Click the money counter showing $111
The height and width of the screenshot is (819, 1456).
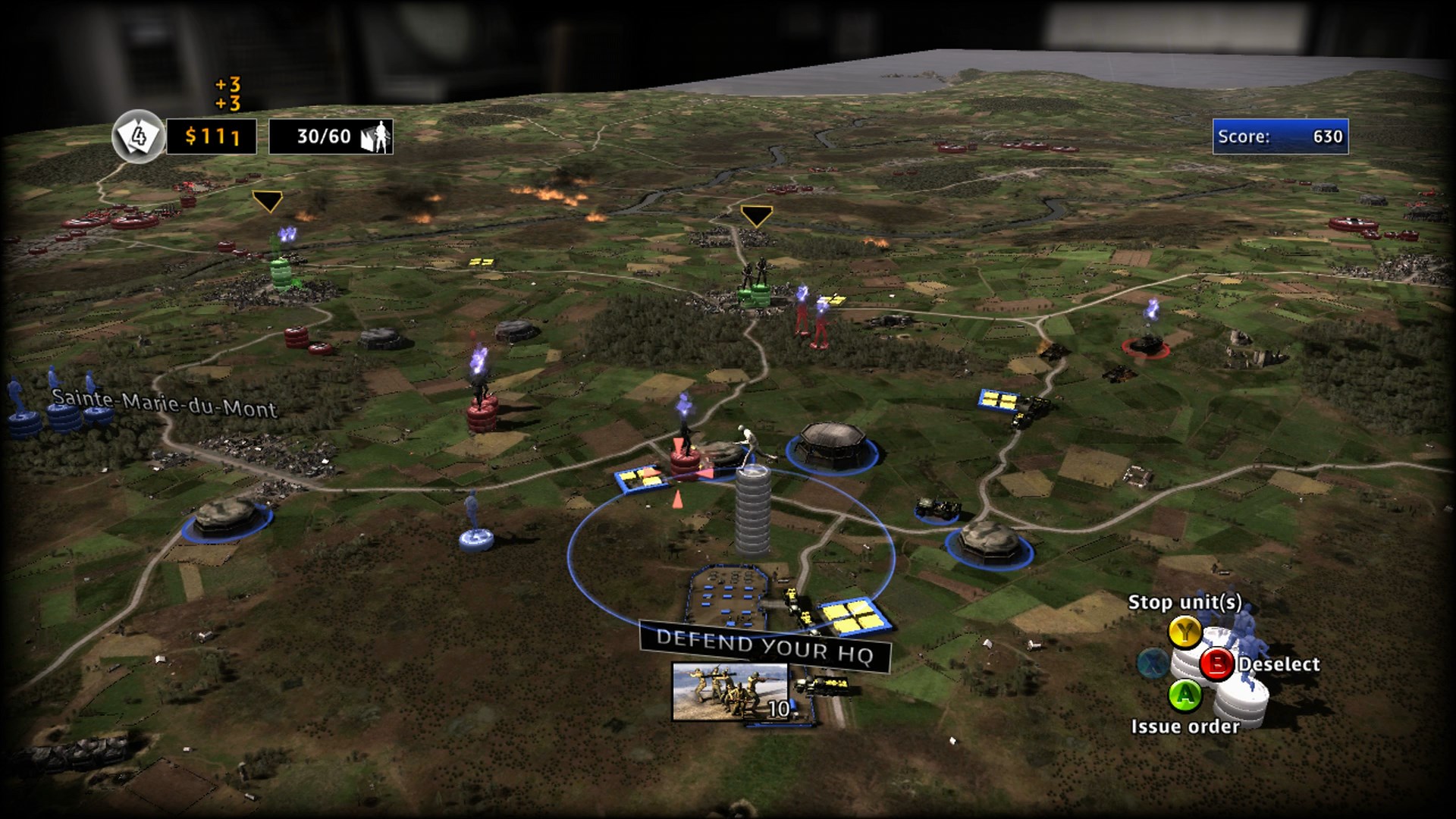(213, 138)
